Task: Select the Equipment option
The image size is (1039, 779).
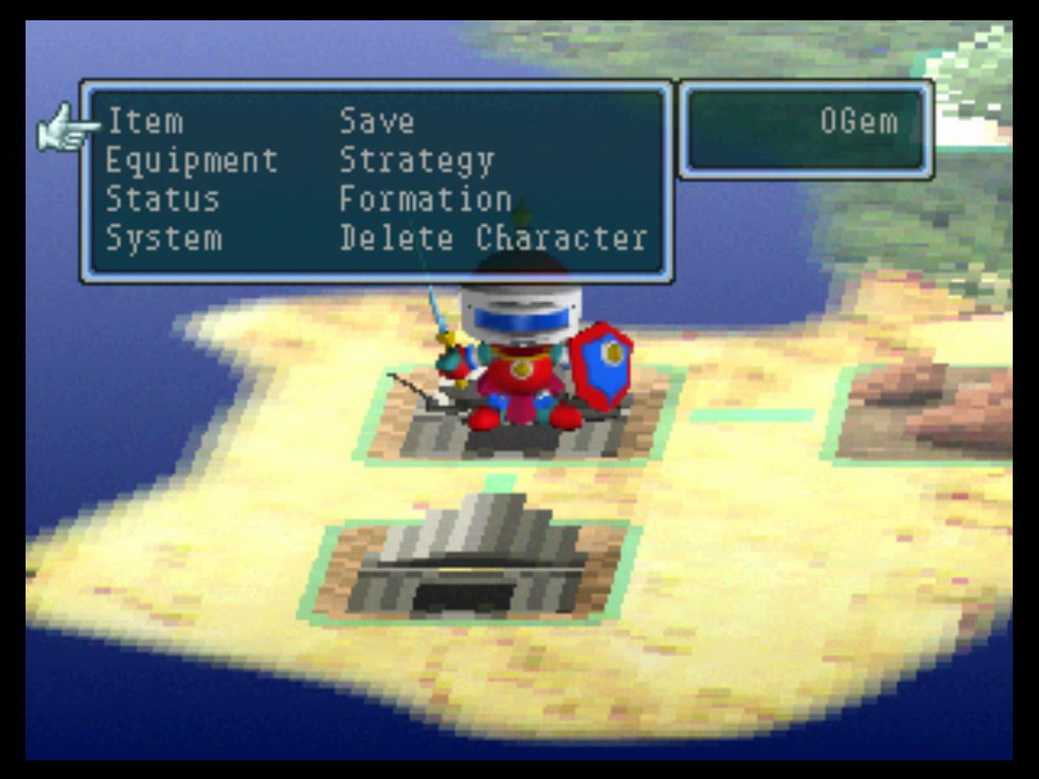Action: 191,161
